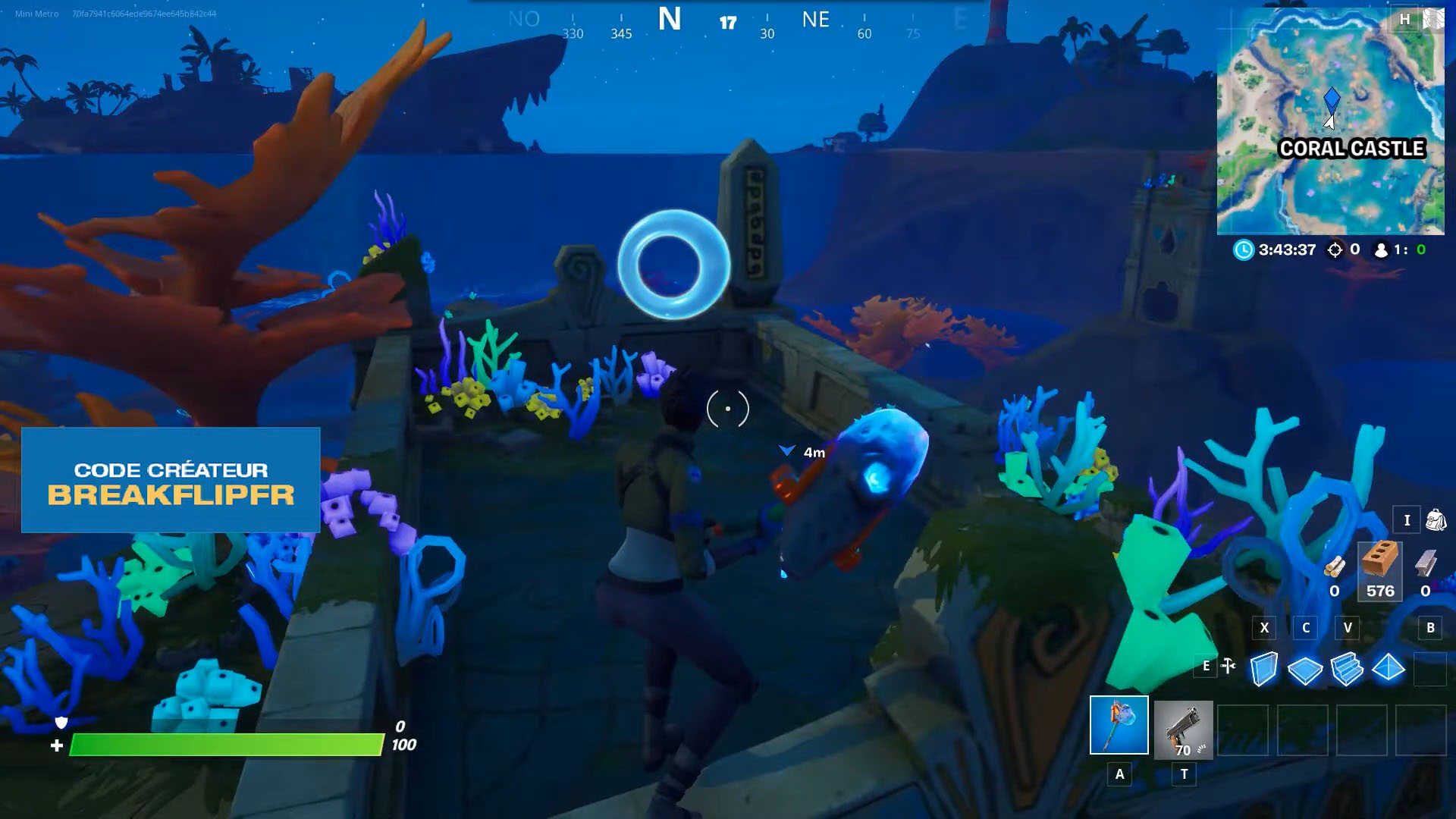The height and width of the screenshot is (819, 1456).
Task: Click the harvesting tool icon beside E
Action: (1228, 666)
